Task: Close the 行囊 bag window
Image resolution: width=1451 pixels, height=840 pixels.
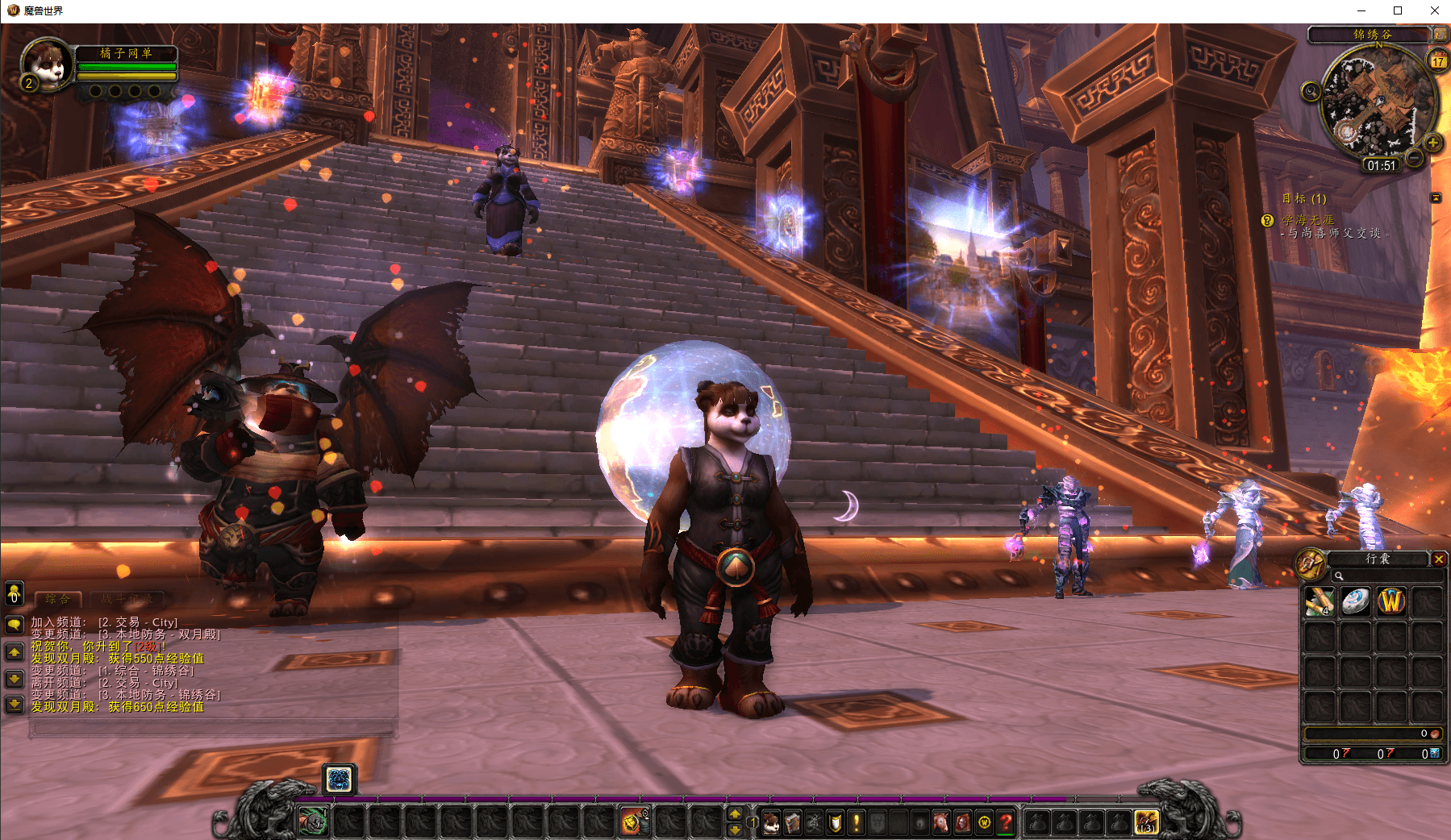Action: click(x=1438, y=559)
